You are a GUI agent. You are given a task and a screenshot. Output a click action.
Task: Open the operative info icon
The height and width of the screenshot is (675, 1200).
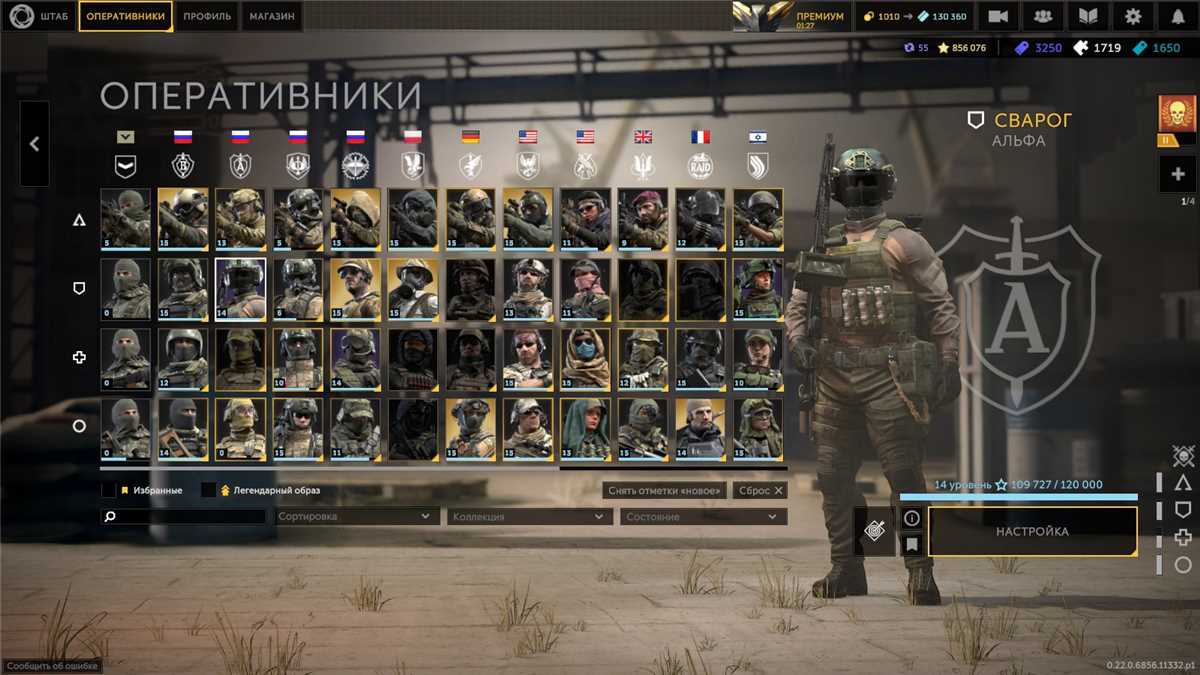[911, 518]
